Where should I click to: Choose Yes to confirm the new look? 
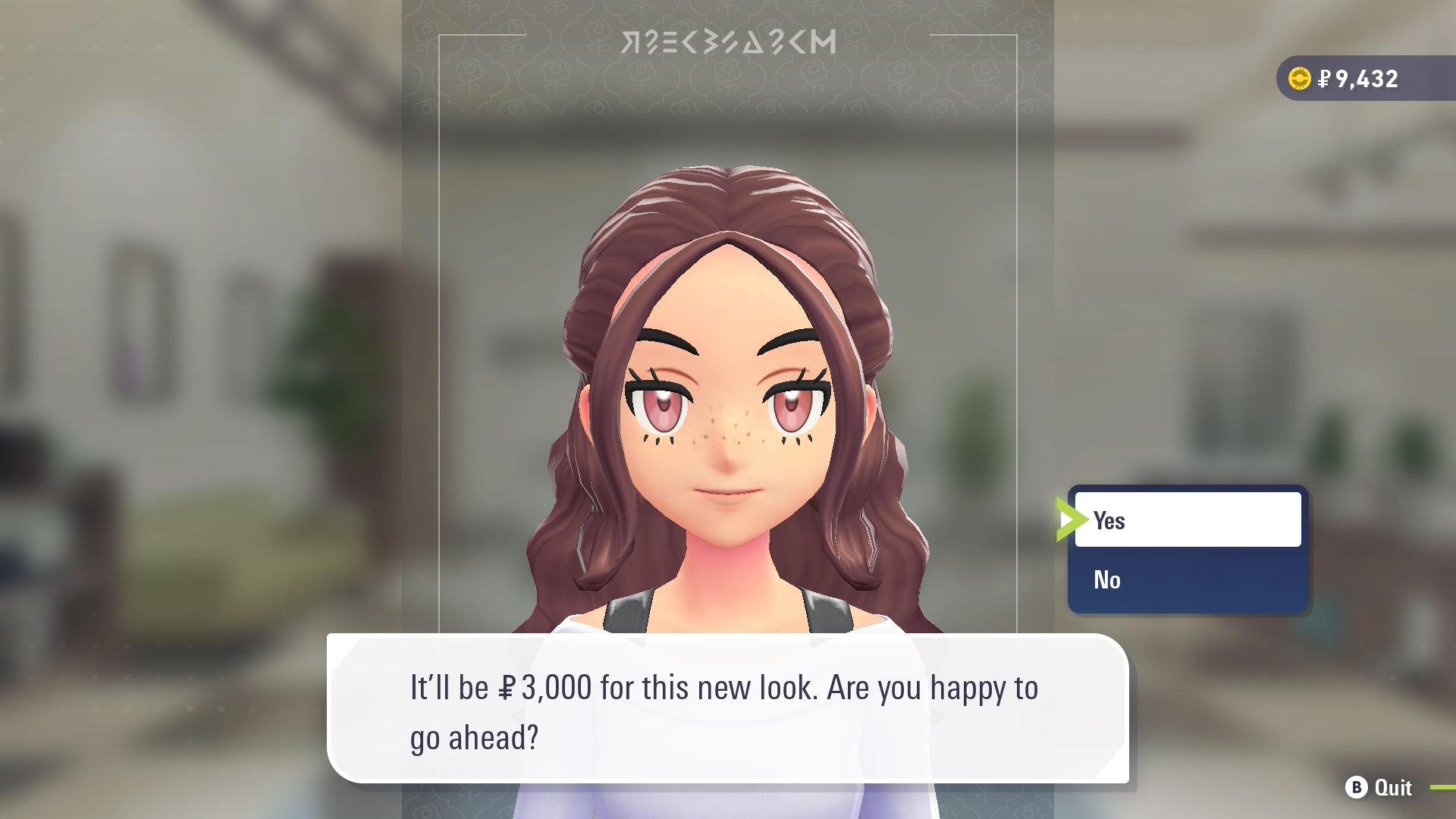[1187, 520]
